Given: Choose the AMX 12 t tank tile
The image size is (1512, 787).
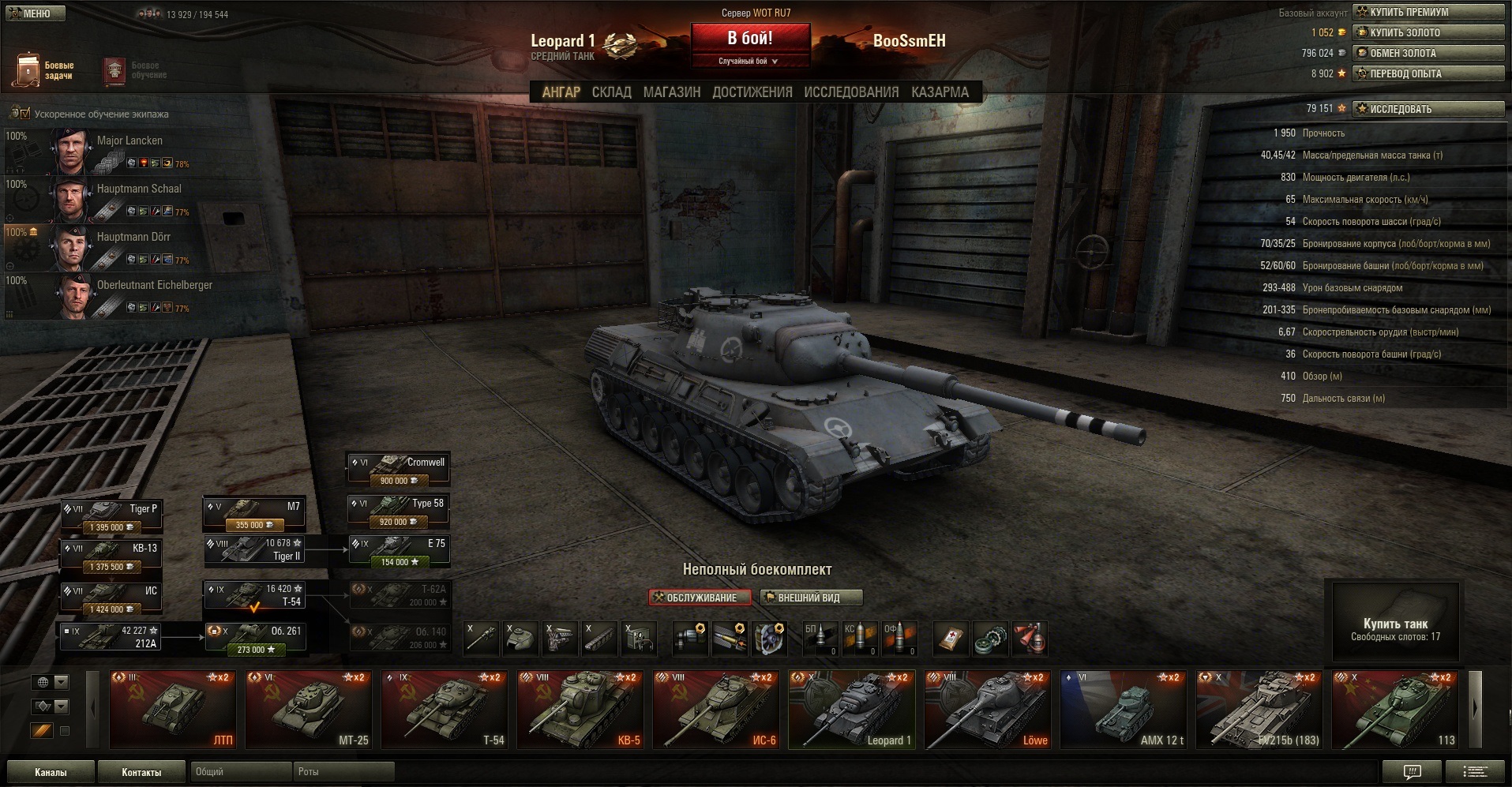Looking at the screenshot, I should coord(1123,709).
